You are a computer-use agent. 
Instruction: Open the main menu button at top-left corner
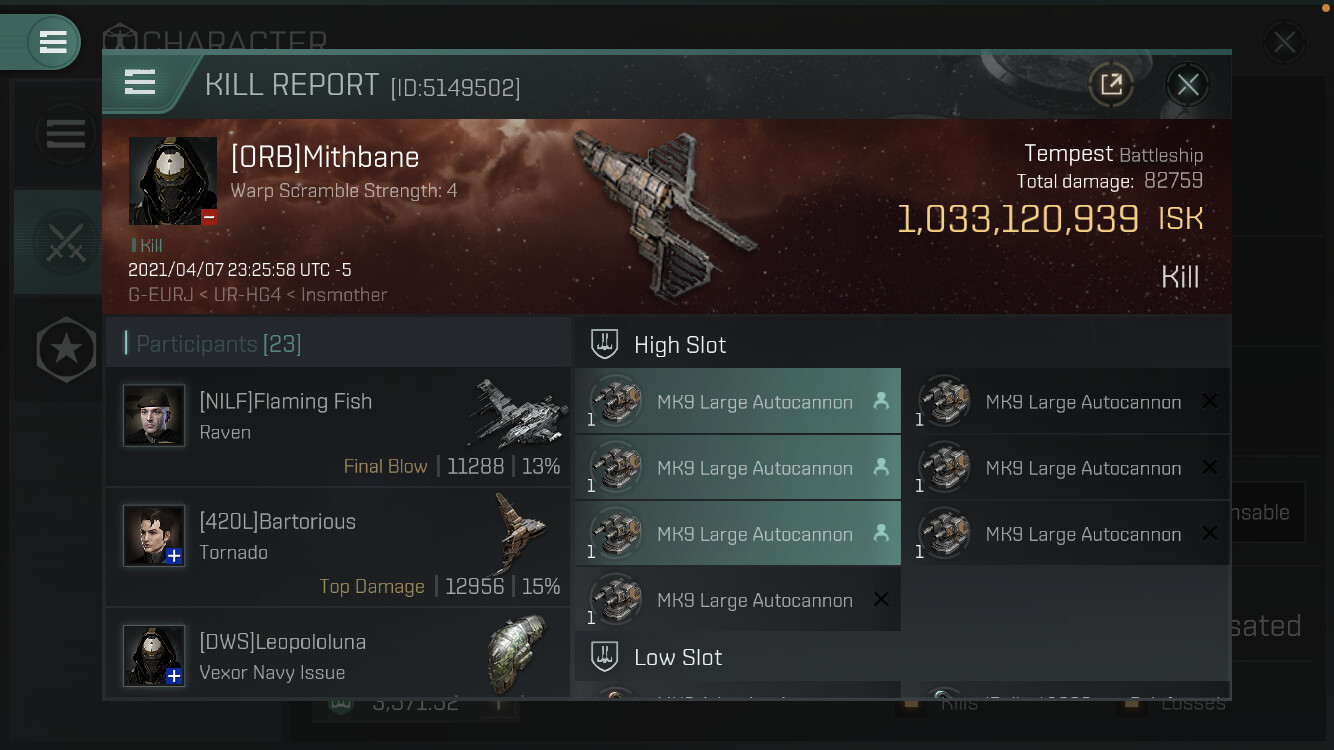pyautogui.click(x=53, y=42)
